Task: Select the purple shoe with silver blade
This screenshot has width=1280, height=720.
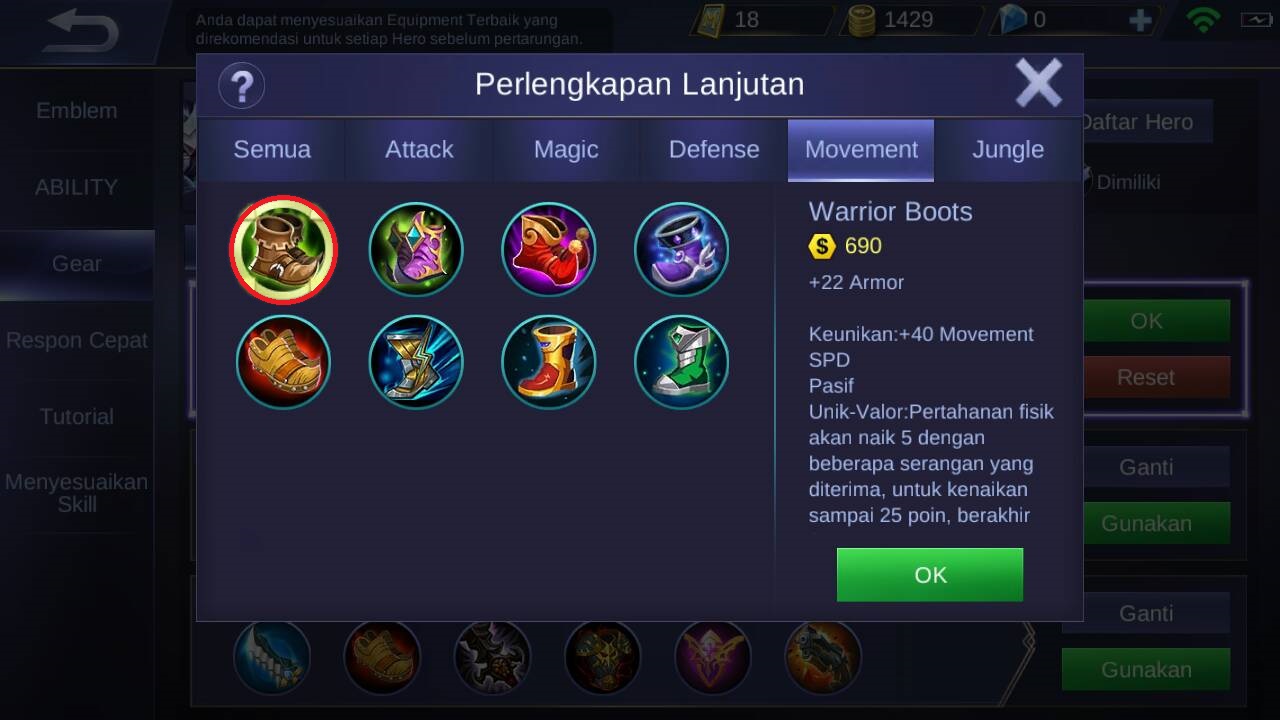Action: [682, 249]
